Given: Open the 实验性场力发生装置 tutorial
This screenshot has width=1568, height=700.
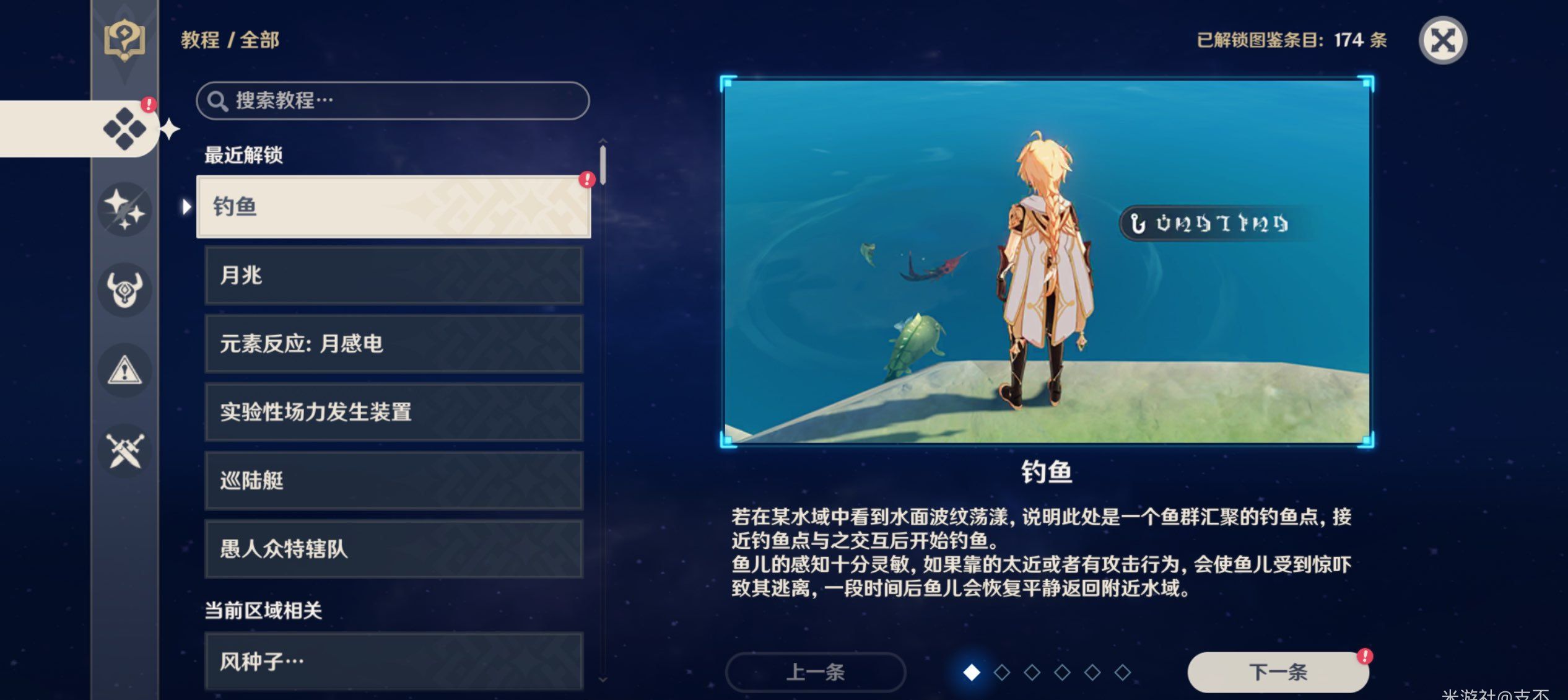Looking at the screenshot, I should [393, 412].
